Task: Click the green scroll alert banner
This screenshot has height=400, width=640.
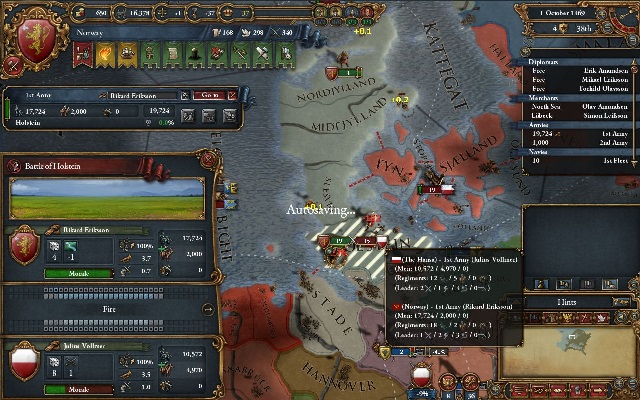Action: (170, 51)
